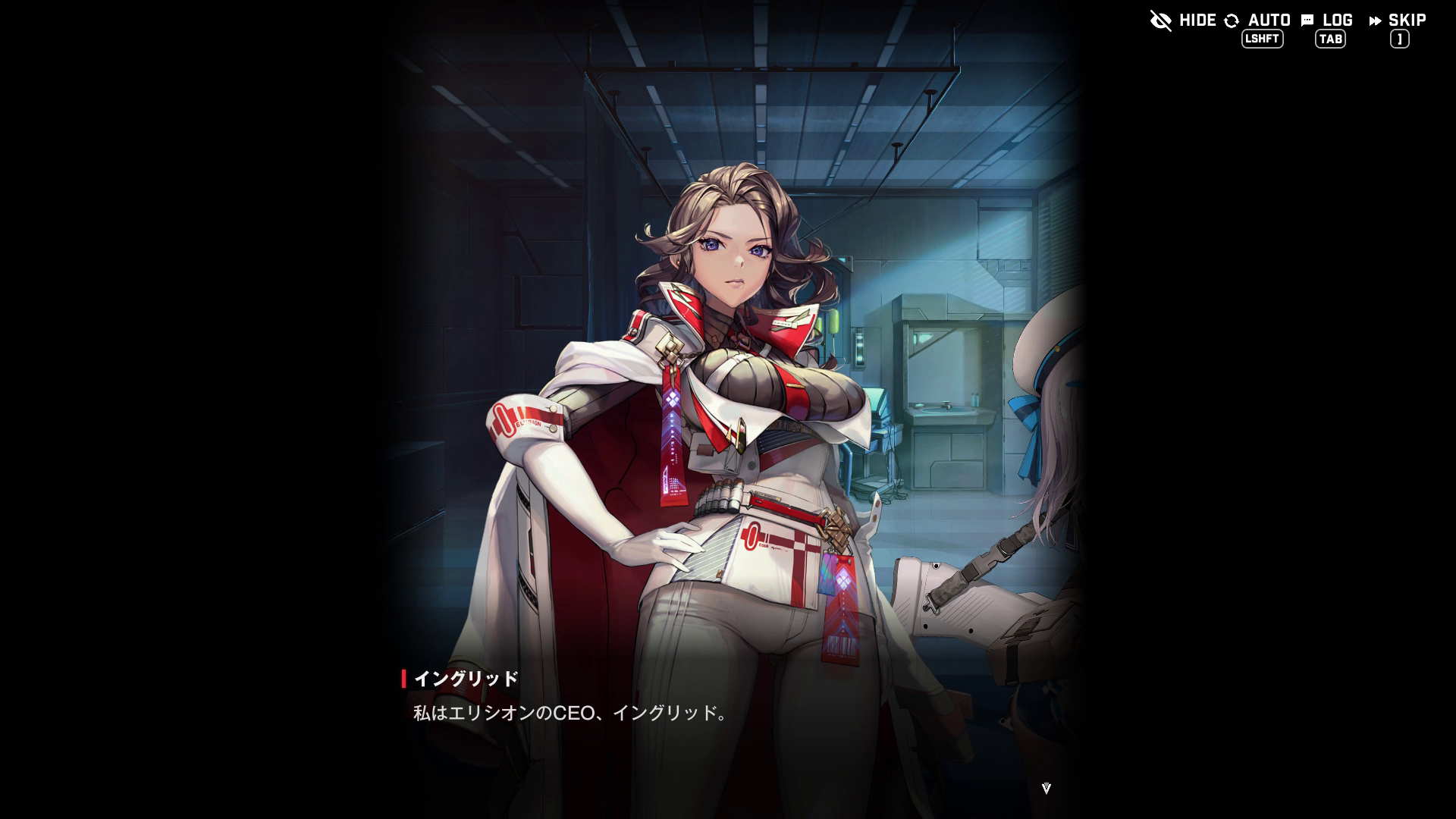The image size is (1456, 819).
Task: Toggle AUTO dialogue advance
Action: 1258,20
